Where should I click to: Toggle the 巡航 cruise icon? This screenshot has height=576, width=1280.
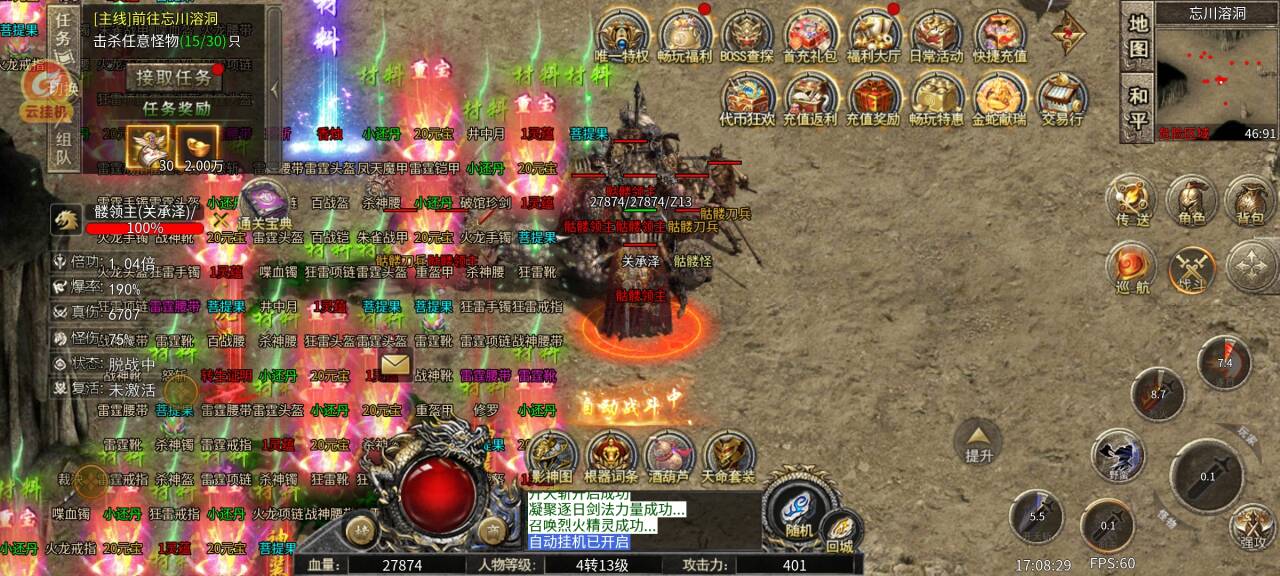point(1131,270)
